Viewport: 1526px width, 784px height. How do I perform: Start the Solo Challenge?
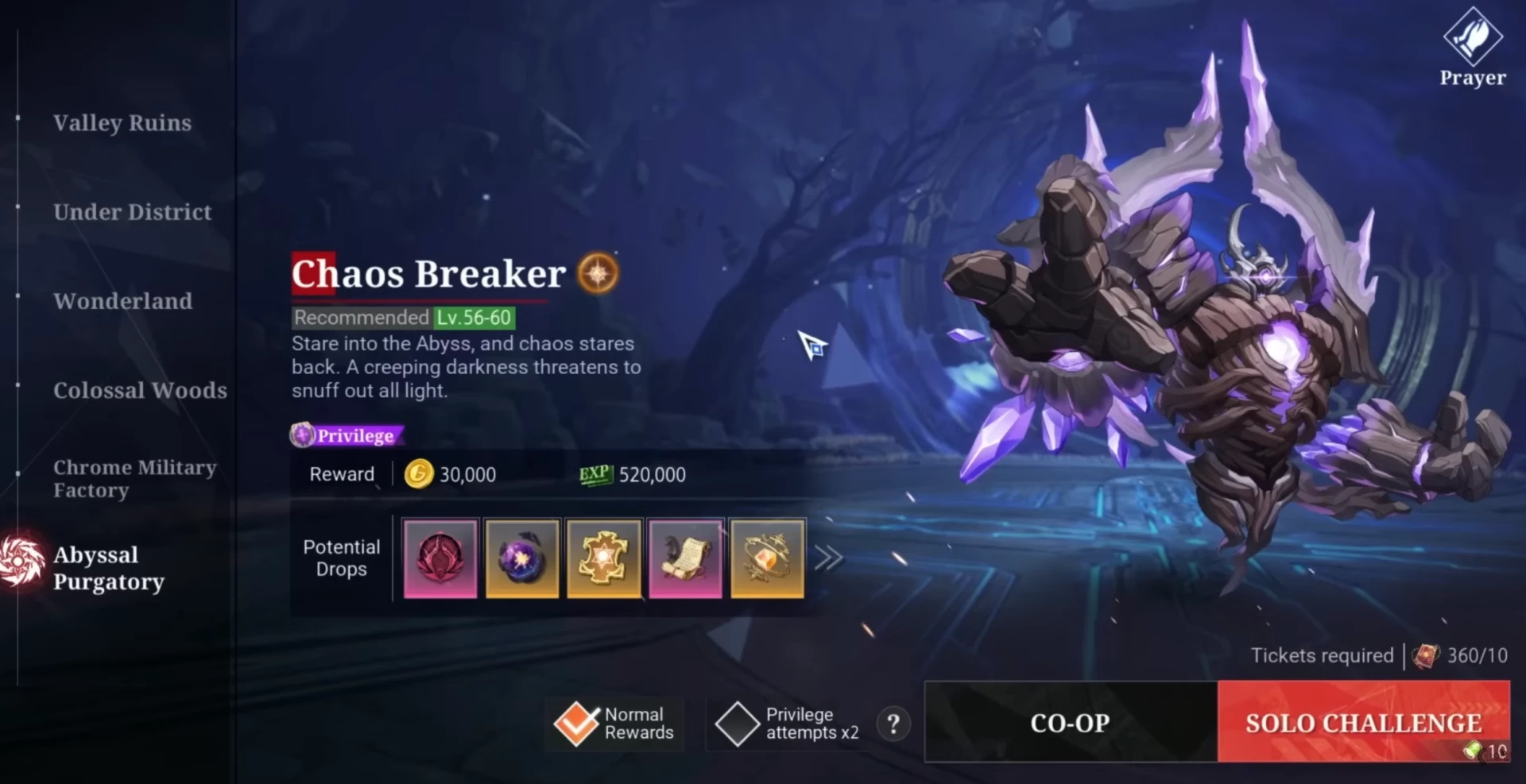pyautogui.click(x=1363, y=722)
